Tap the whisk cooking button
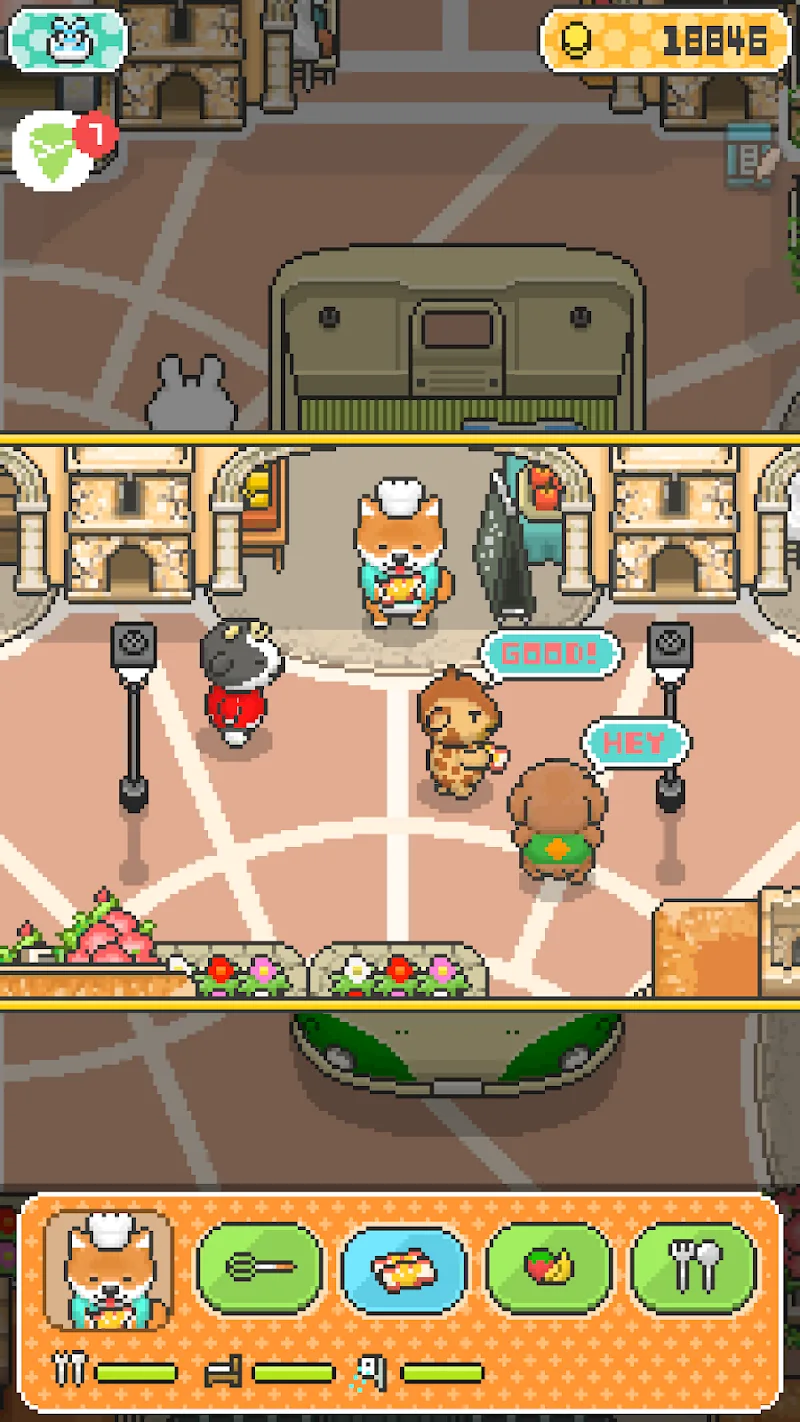This screenshot has width=800, height=1422. tap(260, 1269)
